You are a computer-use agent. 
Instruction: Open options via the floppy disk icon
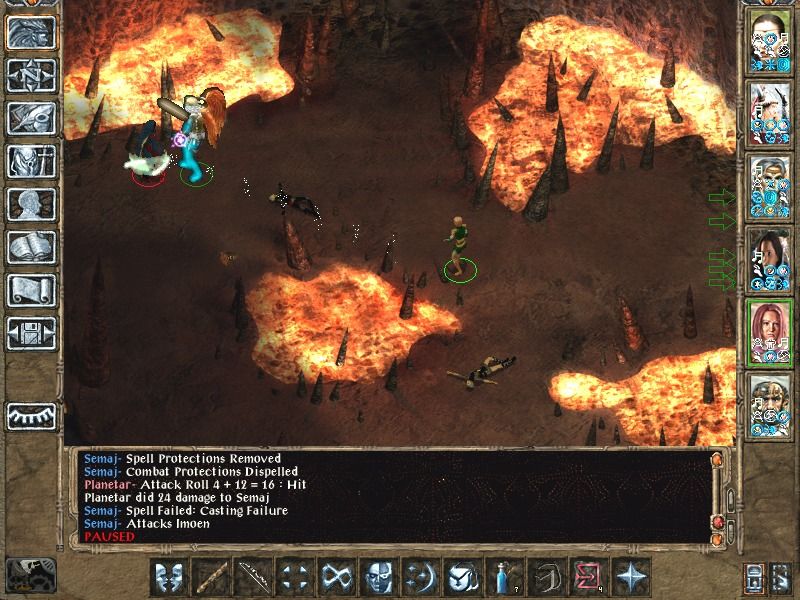(x=30, y=333)
